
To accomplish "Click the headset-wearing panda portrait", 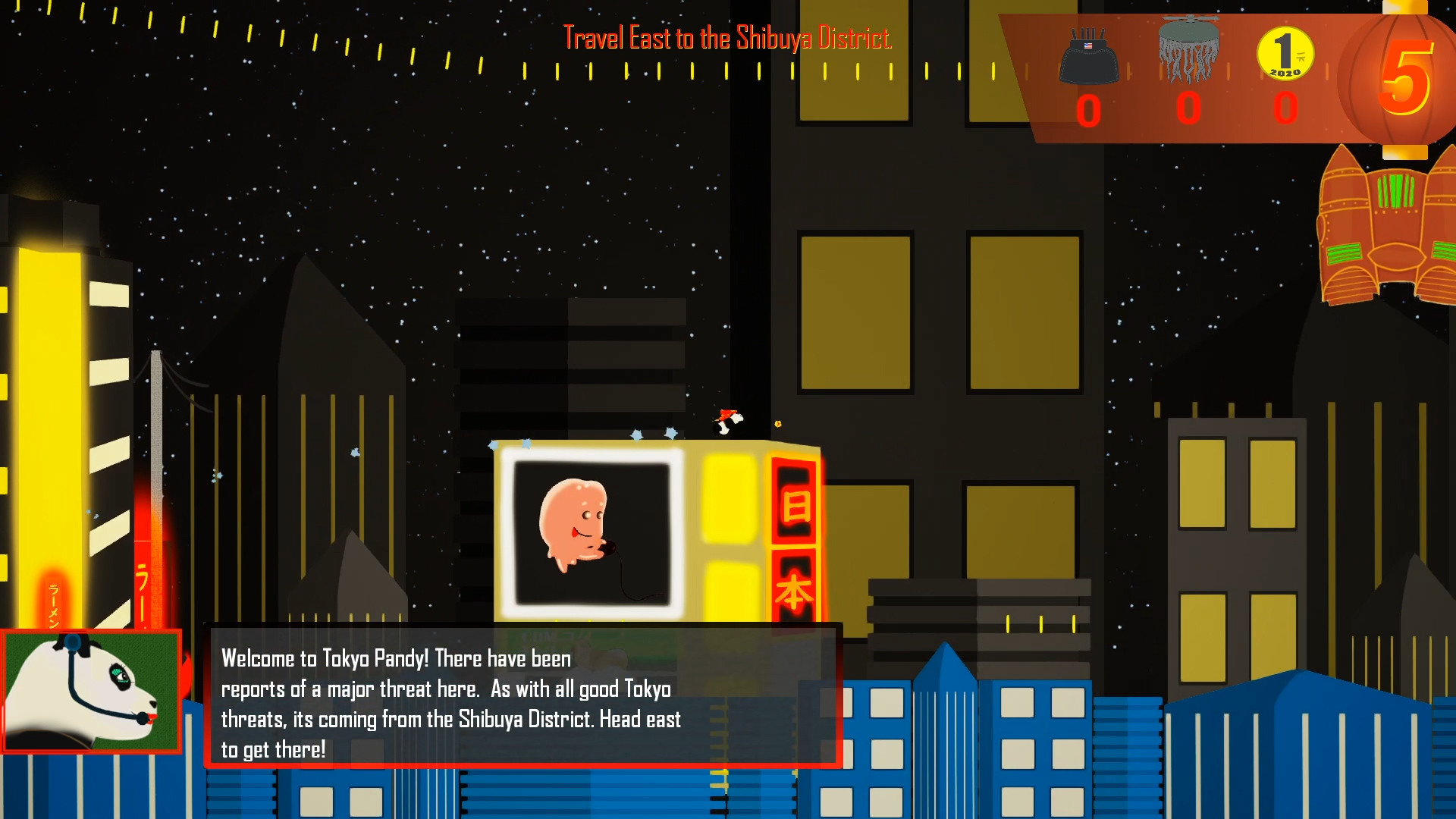I will (x=91, y=694).
